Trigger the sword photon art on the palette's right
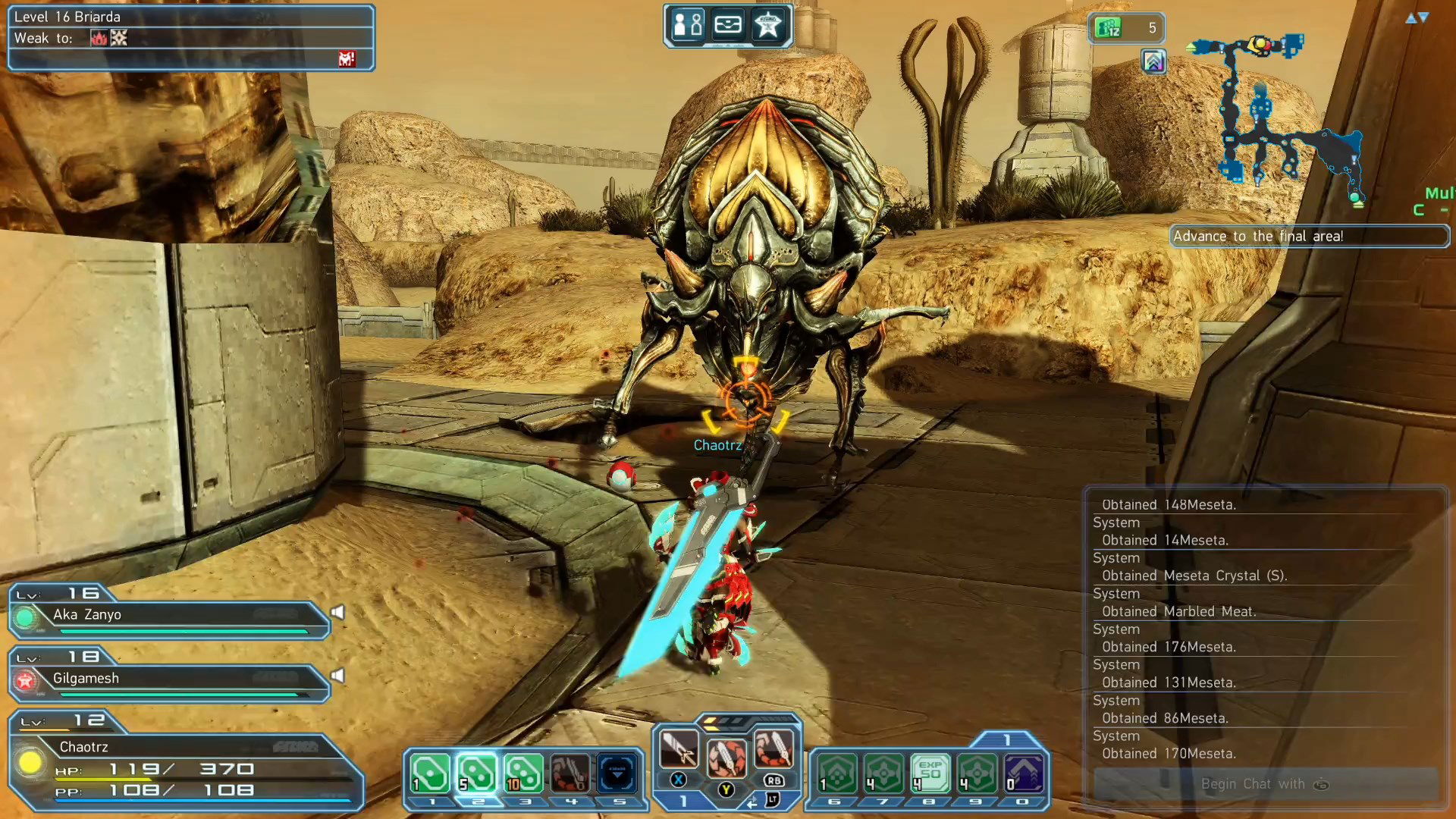The height and width of the screenshot is (819, 1456). [x=773, y=749]
